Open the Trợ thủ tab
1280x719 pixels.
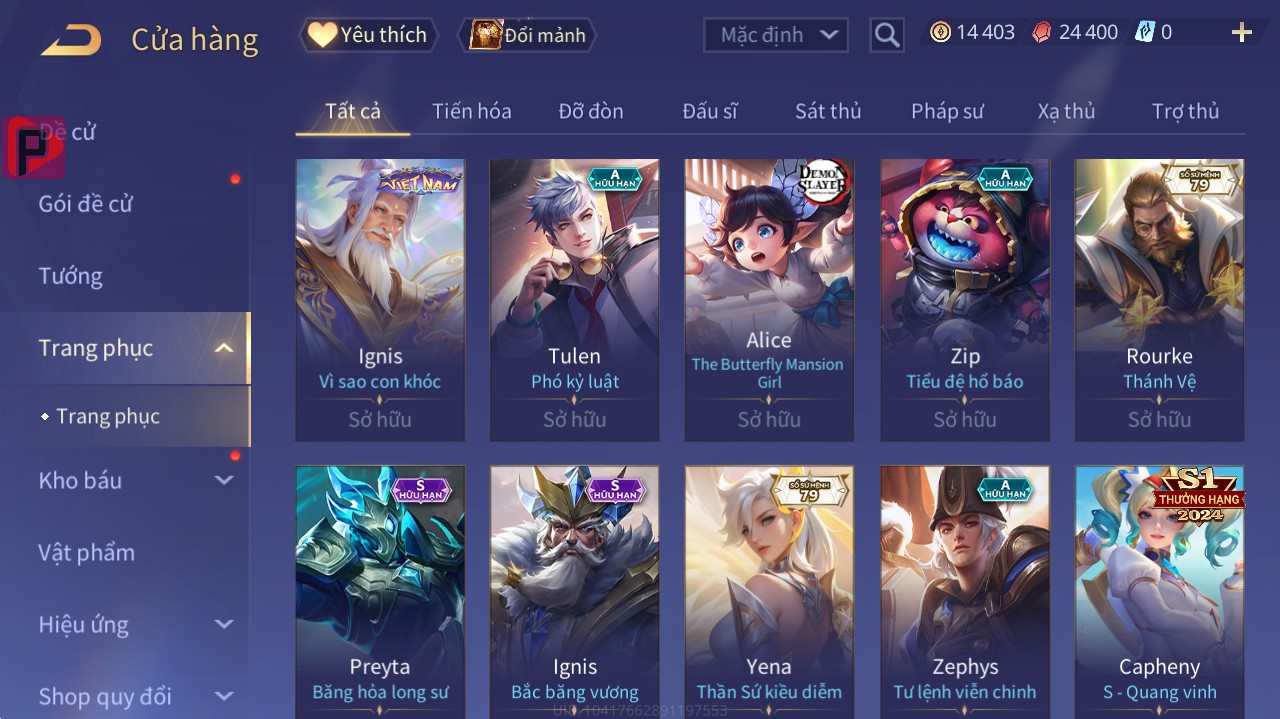tap(1185, 111)
